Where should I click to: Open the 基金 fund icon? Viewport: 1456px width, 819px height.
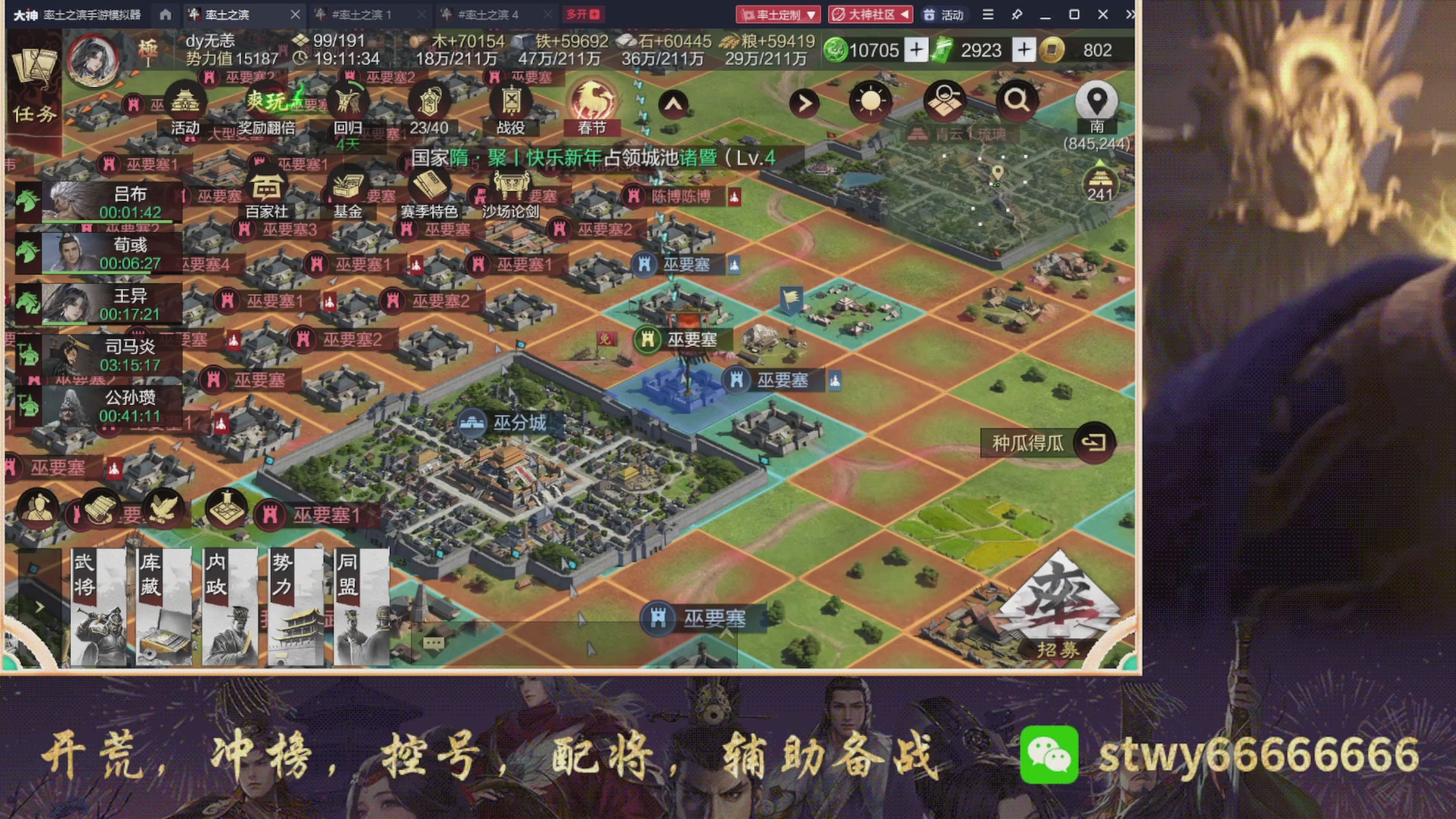pos(347,184)
